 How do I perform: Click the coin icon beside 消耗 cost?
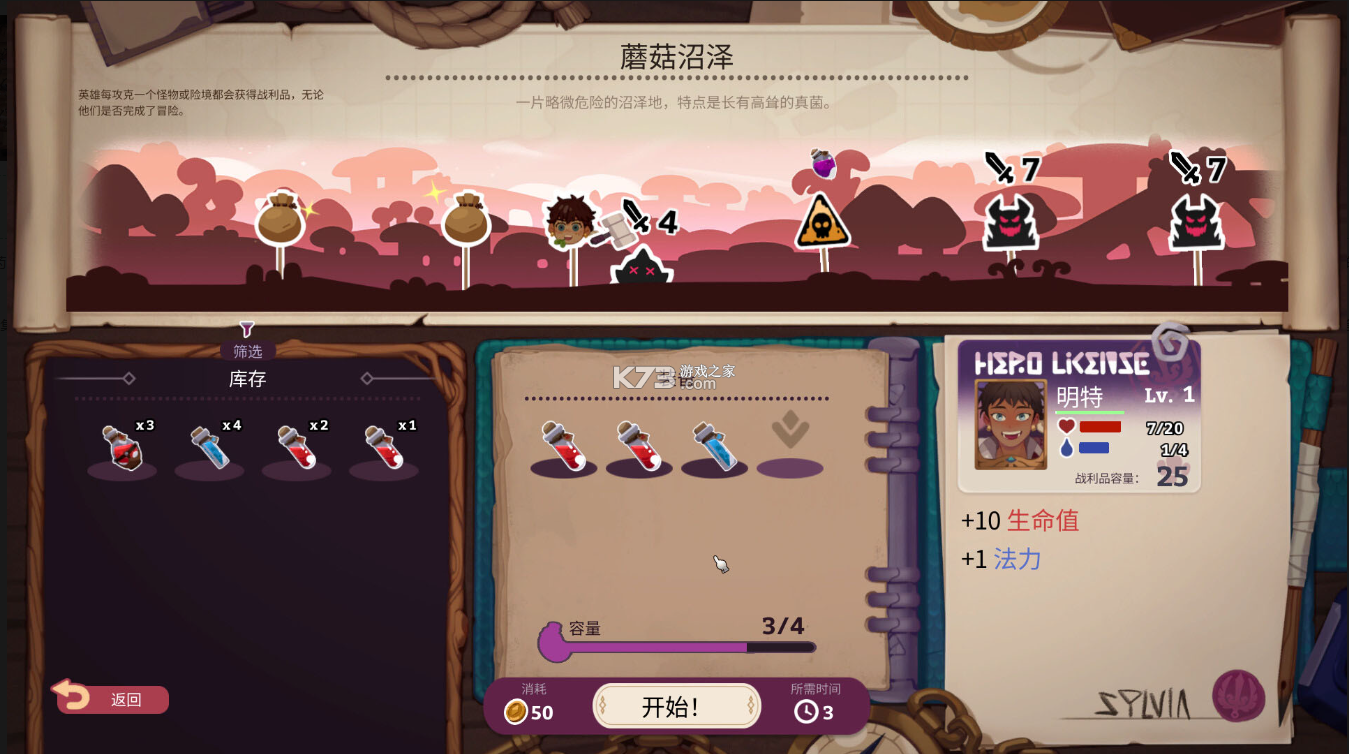pos(517,713)
